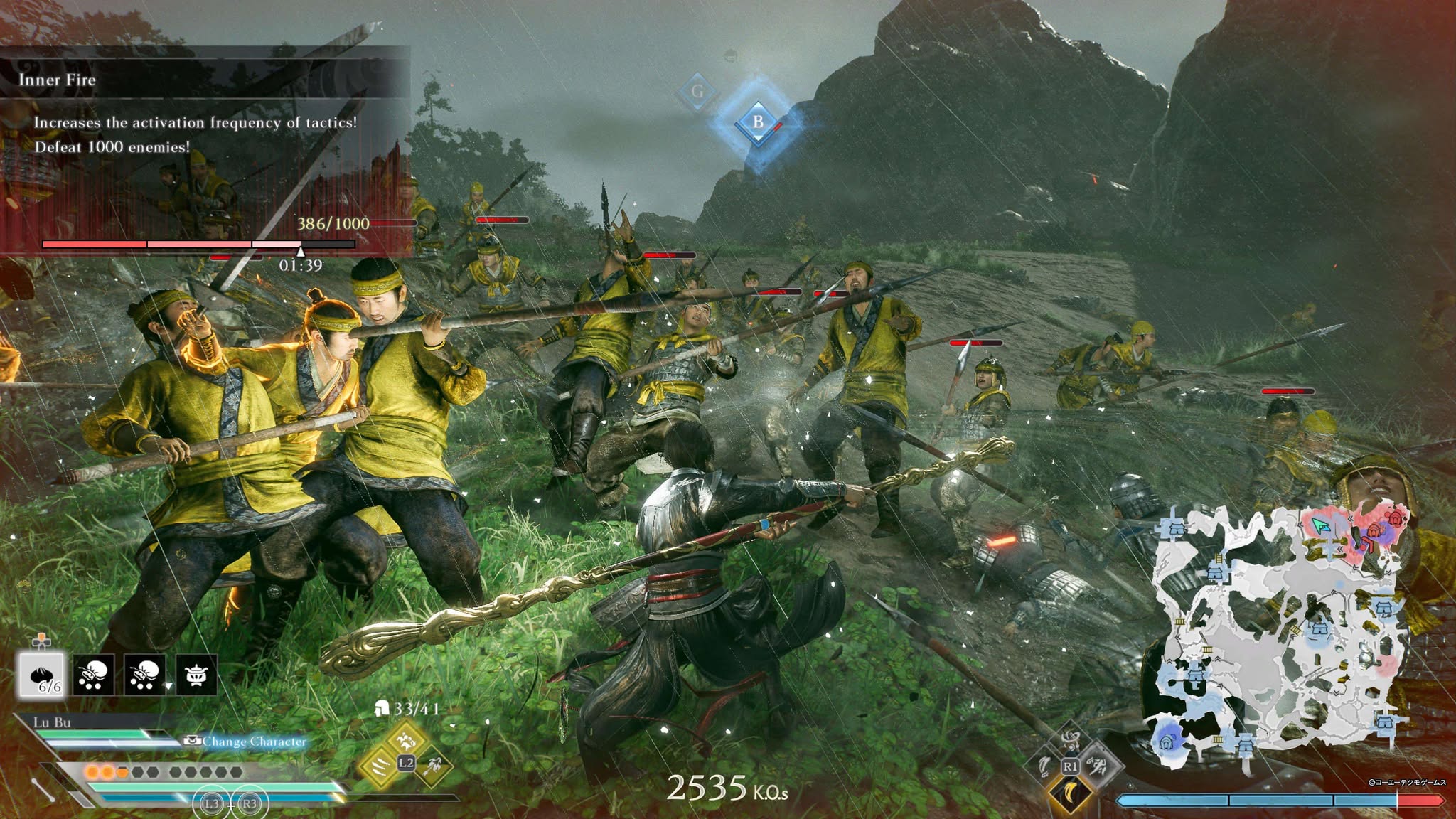Toggle the G objective marker in the sky

[x=697, y=90]
